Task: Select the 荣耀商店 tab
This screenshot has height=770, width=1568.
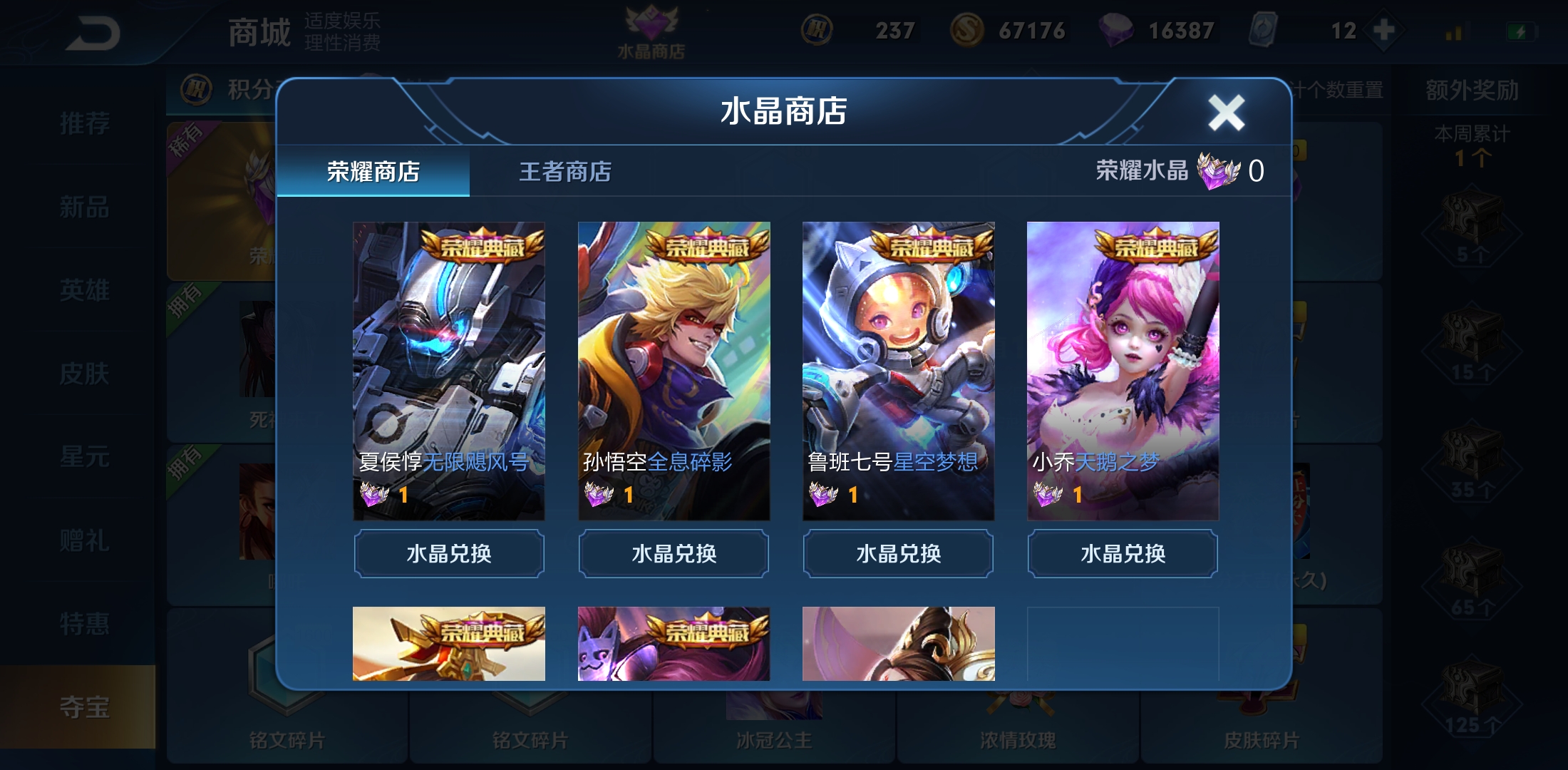Action: point(374,173)
